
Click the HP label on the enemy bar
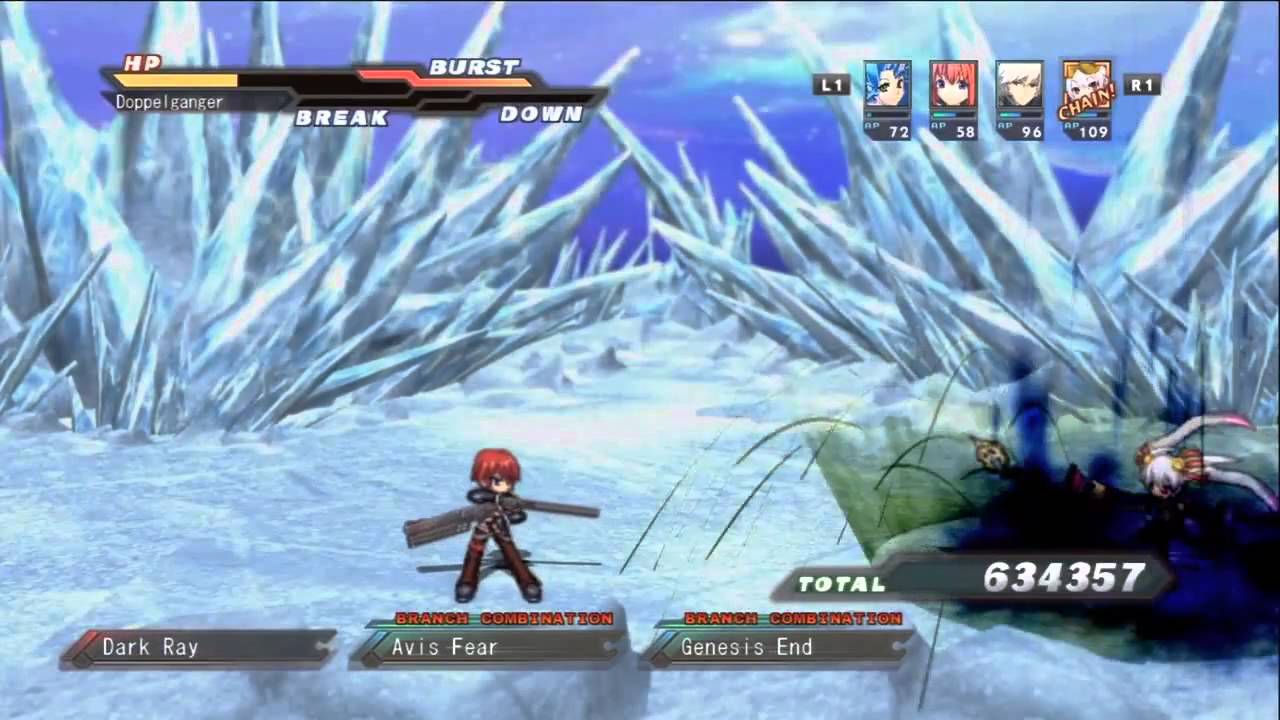tap(140, 63)
